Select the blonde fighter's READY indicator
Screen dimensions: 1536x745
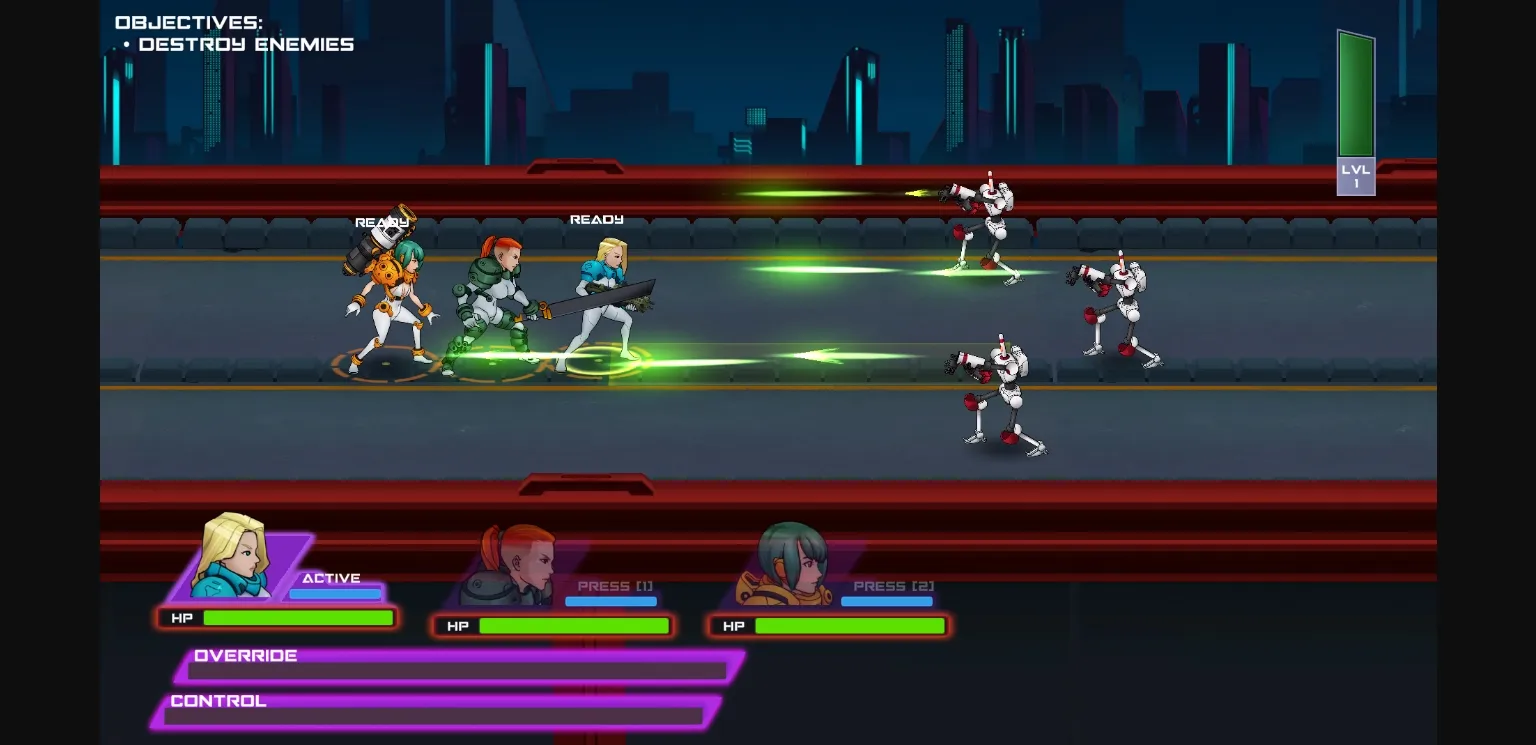(x=596, y=218)
